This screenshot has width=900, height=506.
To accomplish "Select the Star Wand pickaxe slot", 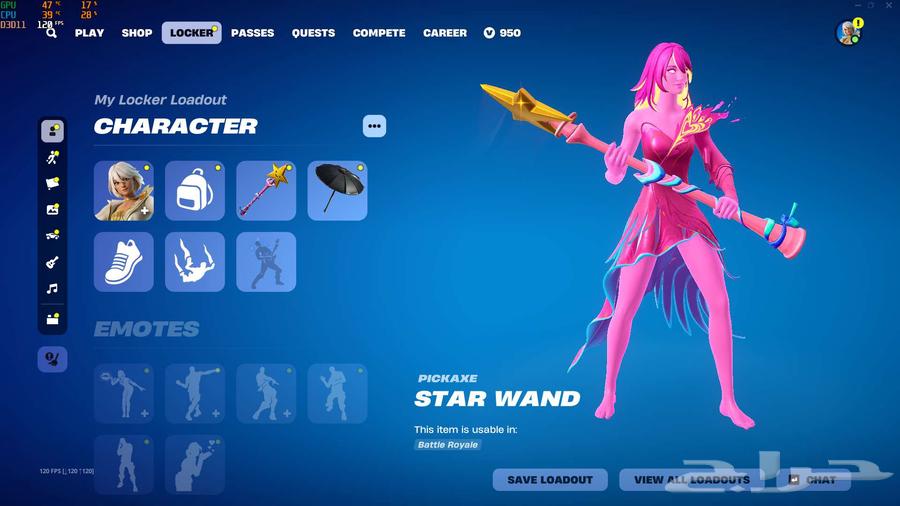I will point(266,191).
